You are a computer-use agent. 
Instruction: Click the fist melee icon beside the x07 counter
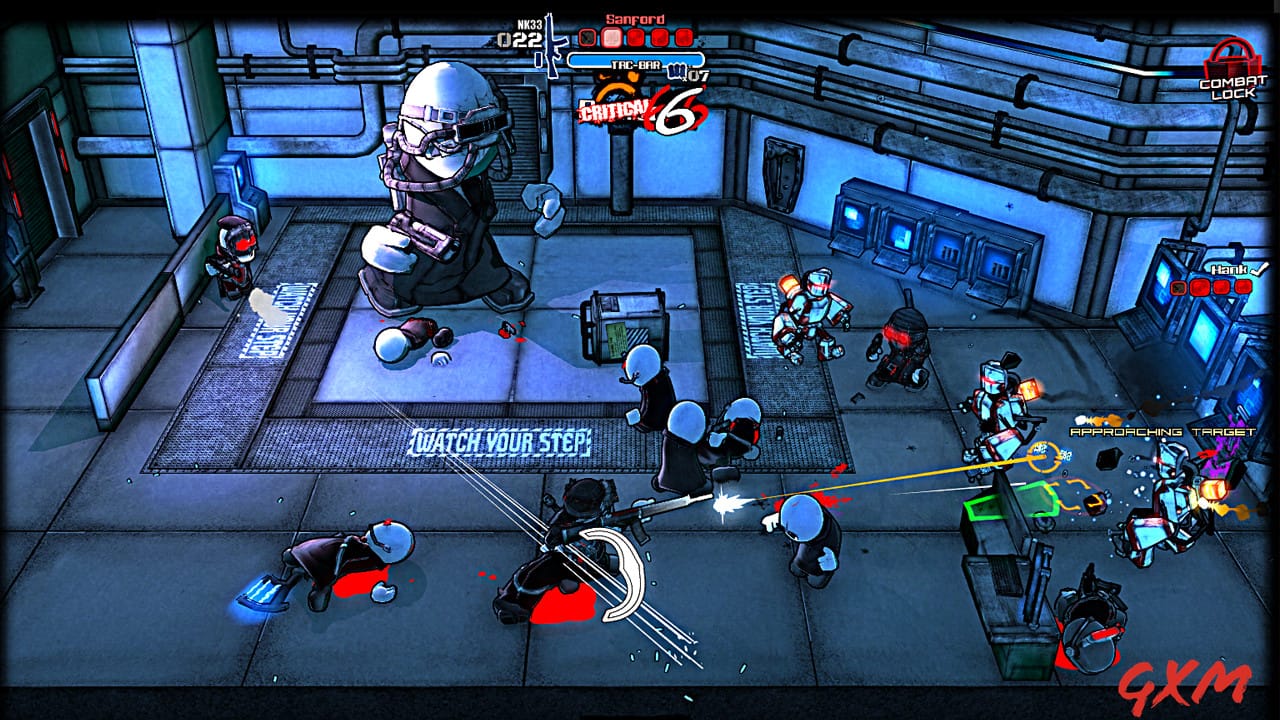point(677,71)
